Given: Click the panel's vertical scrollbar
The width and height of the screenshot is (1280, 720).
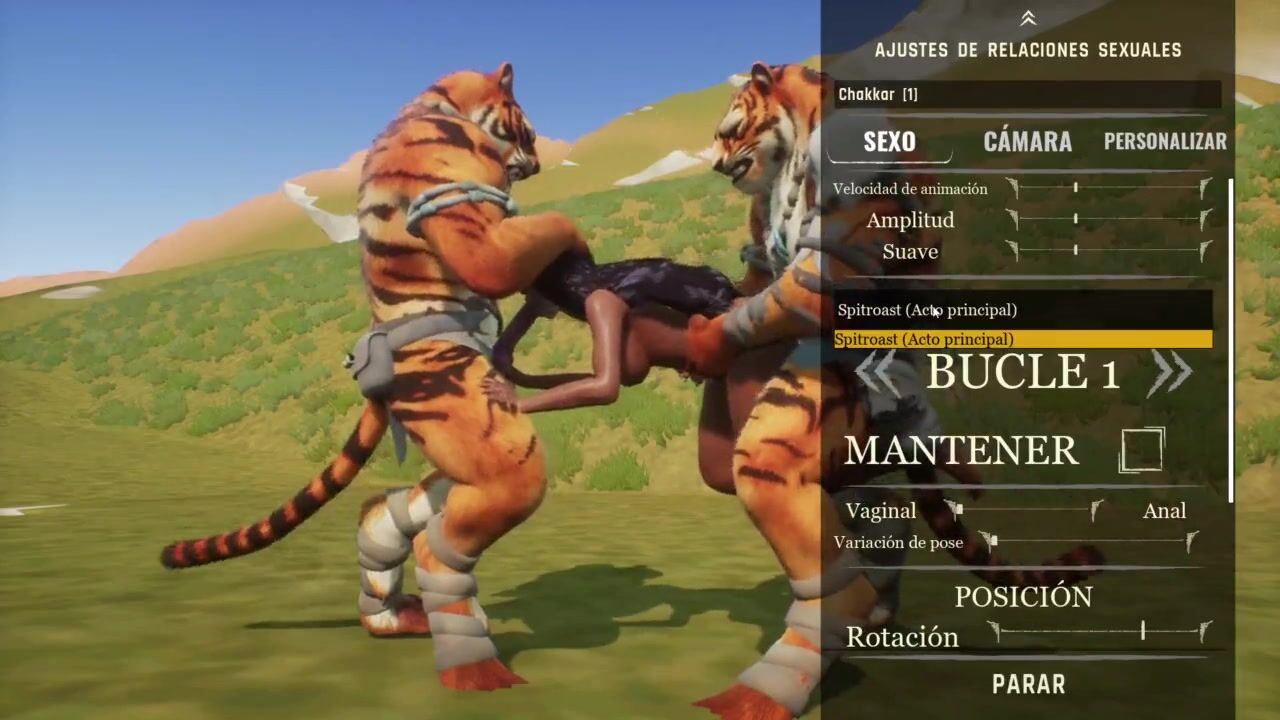Looking at the screenshot, I should [1231, 340].
